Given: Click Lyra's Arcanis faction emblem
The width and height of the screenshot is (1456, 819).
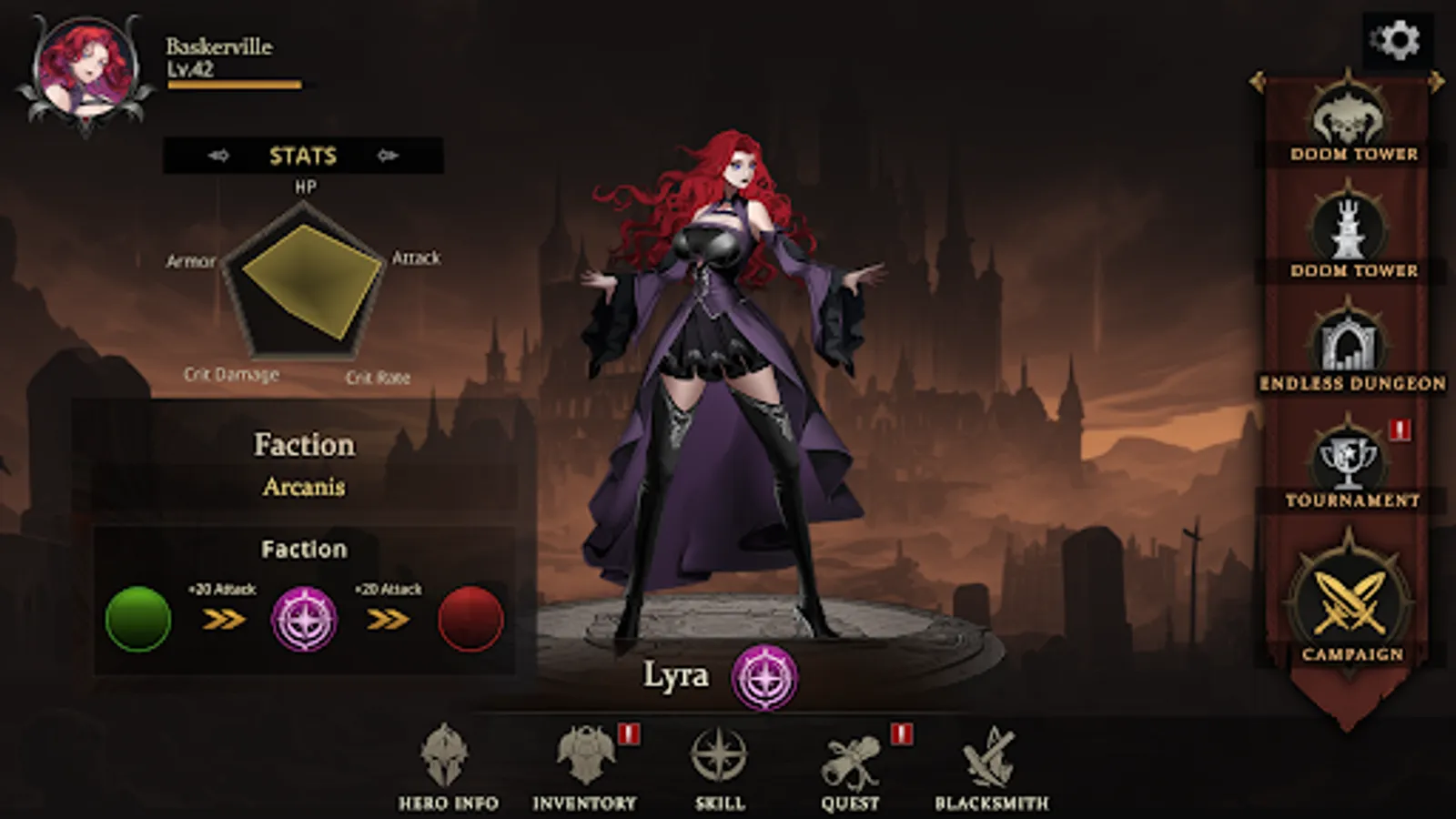Looking at the screenshot, I should 764,678.
